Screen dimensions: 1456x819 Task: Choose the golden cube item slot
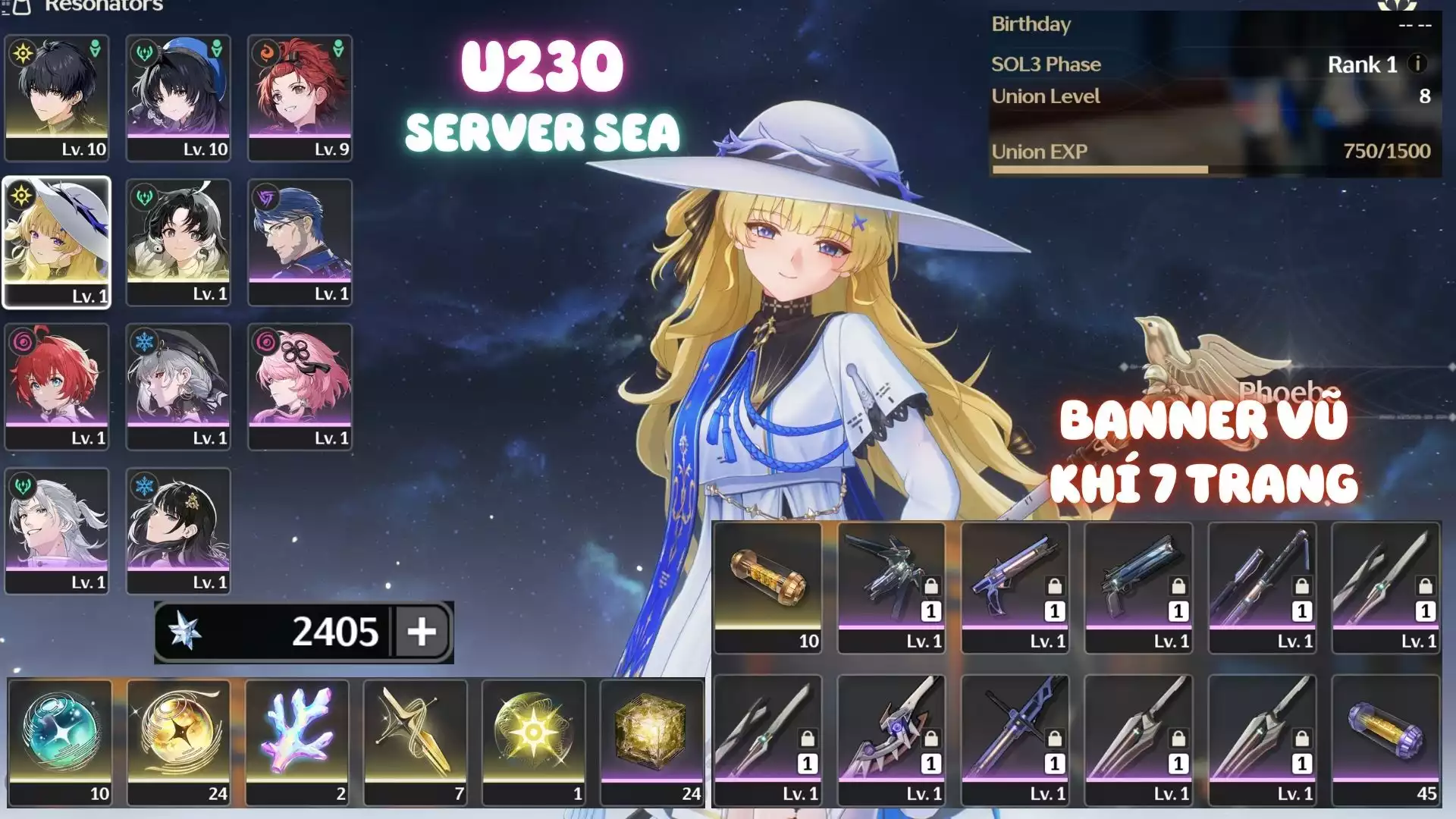pyautogui.click(x=651, y=741)
